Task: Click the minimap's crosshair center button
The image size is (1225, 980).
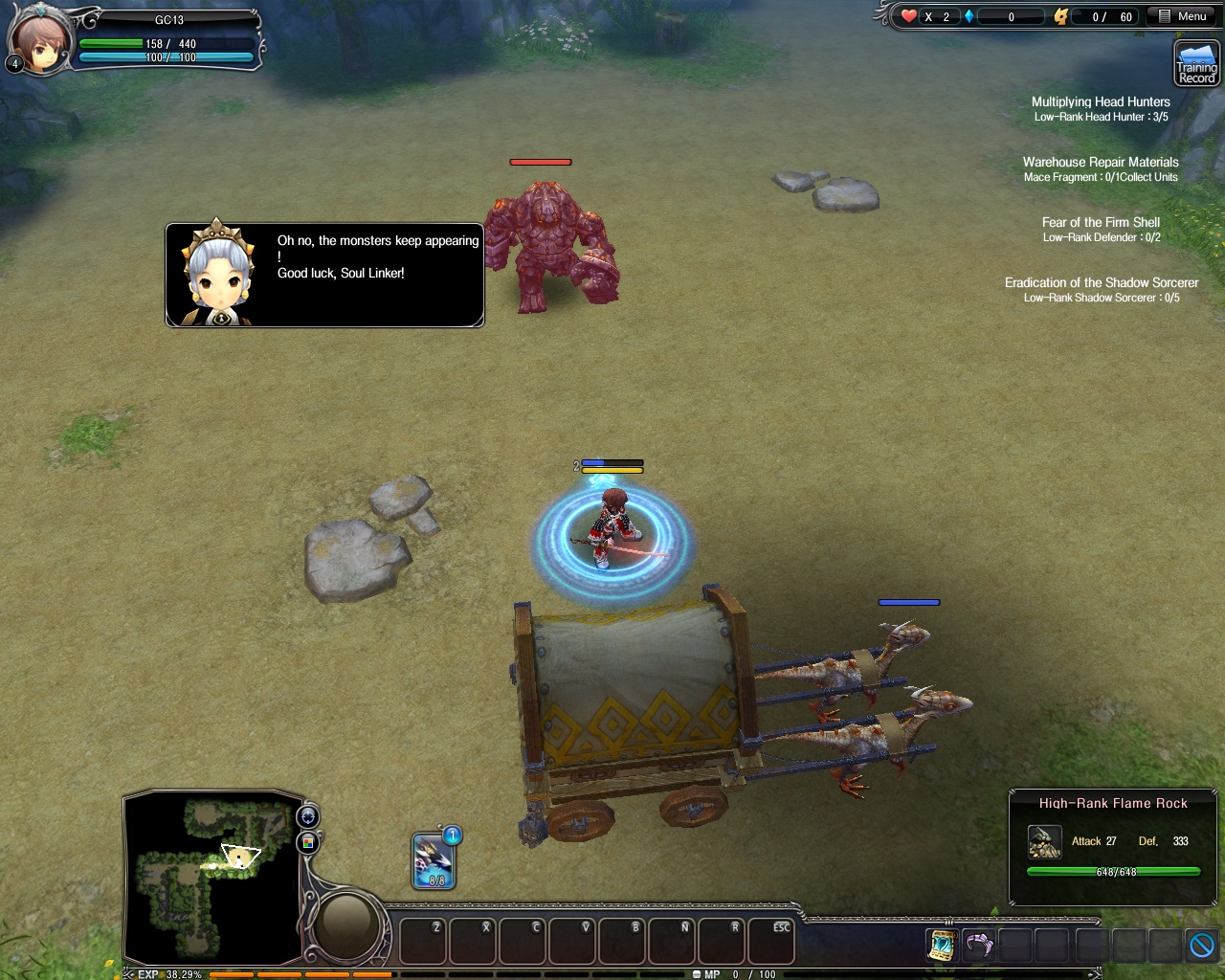Action: coord(308,816)
